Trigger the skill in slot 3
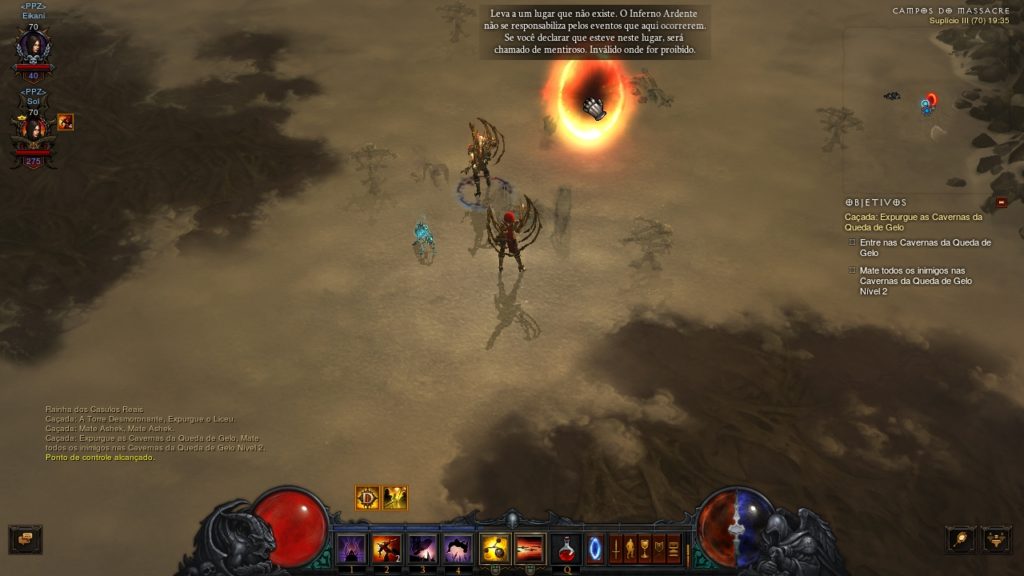The width and height of the screenshot is (1024, 576). (422, 548)
